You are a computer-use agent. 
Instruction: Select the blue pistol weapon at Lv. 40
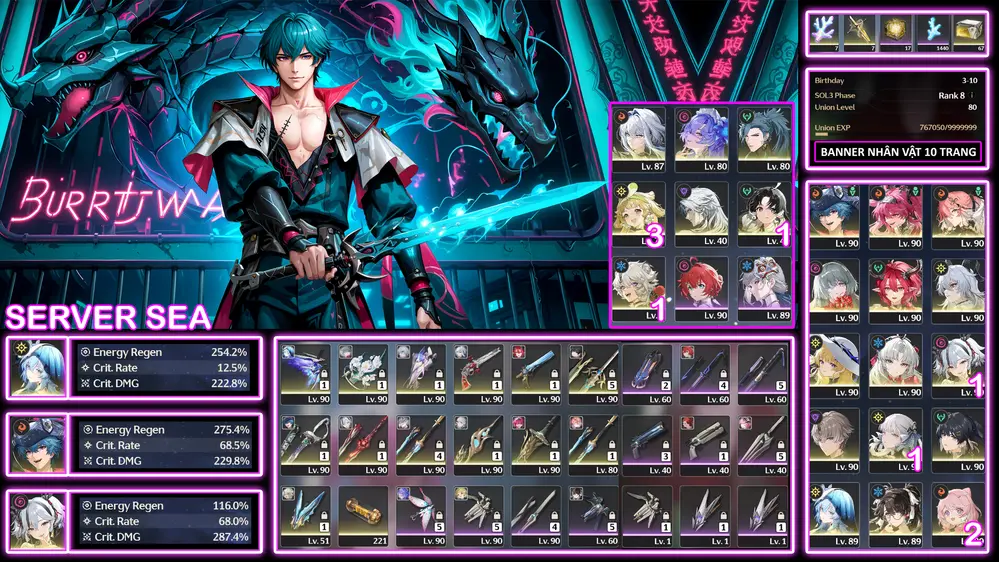click(x=646, y=441)
